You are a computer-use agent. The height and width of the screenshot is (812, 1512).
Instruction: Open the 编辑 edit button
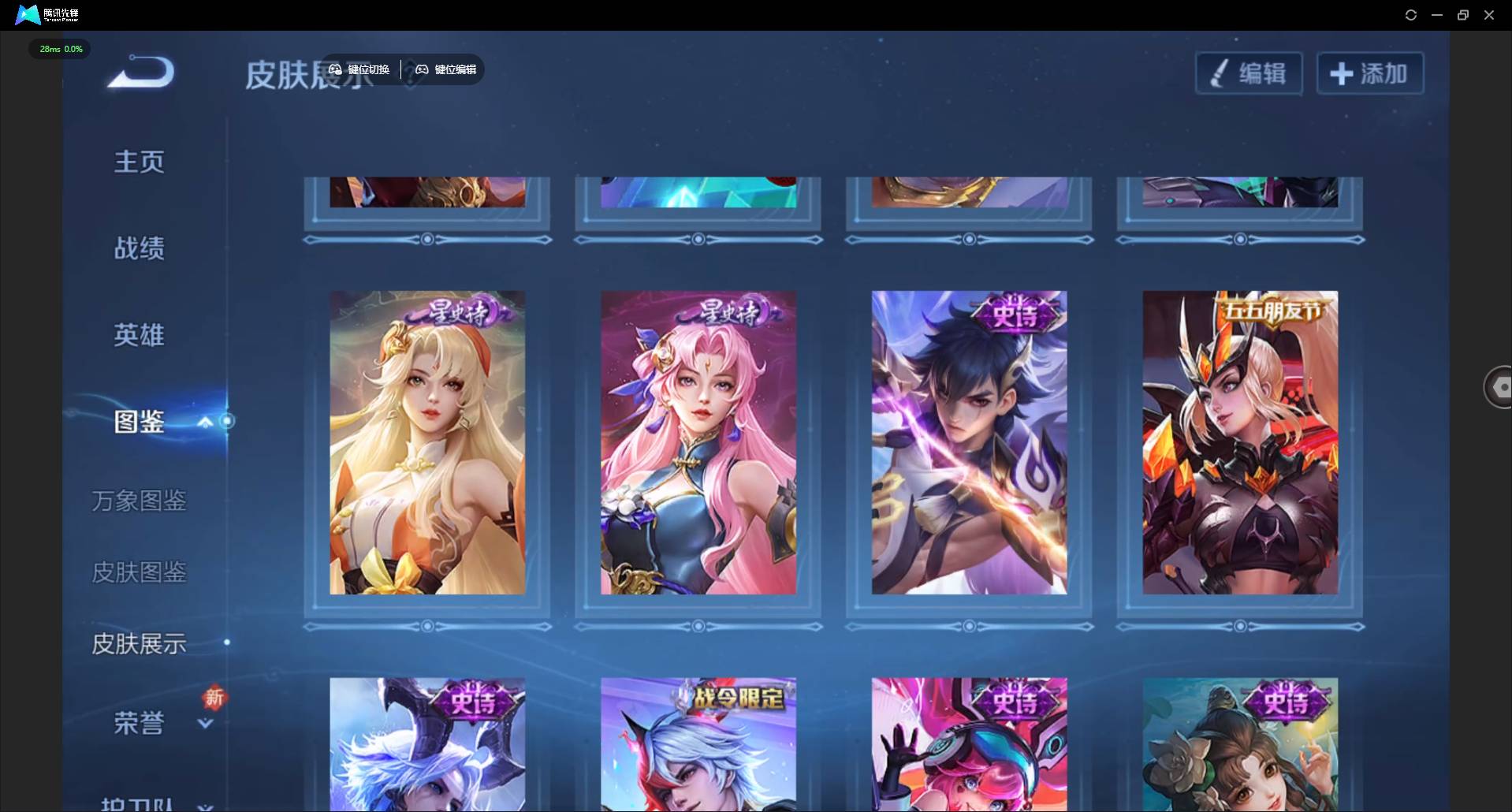click(x=1249, y=74)
